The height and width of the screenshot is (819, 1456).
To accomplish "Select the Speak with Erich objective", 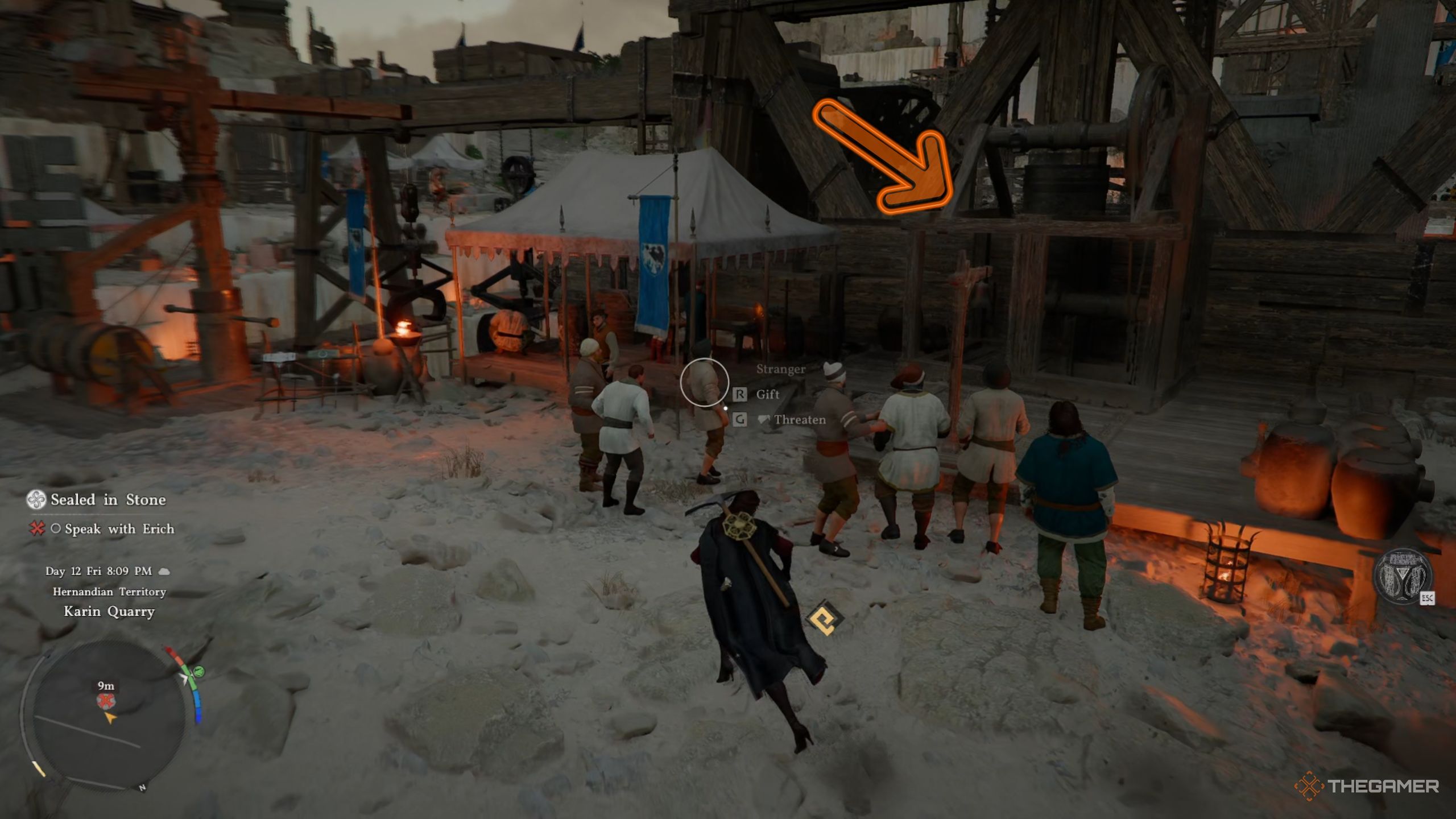I will pos(119,529).
